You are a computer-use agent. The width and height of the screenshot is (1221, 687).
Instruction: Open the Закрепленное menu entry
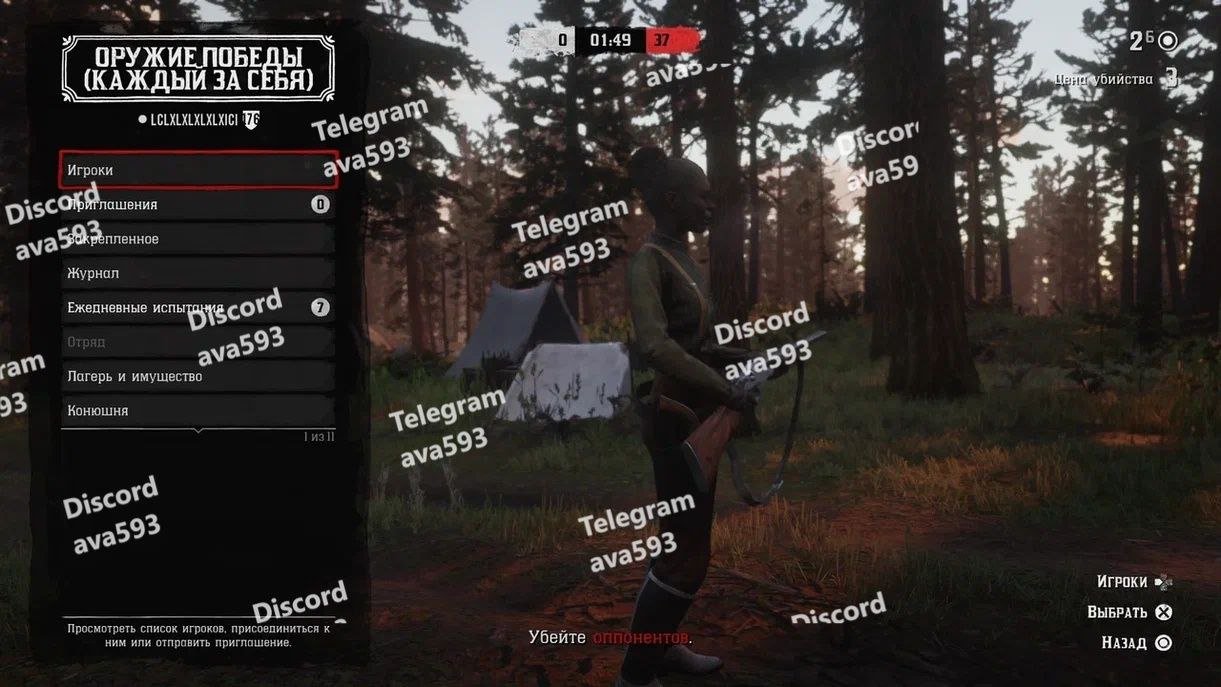coord(198,239)
